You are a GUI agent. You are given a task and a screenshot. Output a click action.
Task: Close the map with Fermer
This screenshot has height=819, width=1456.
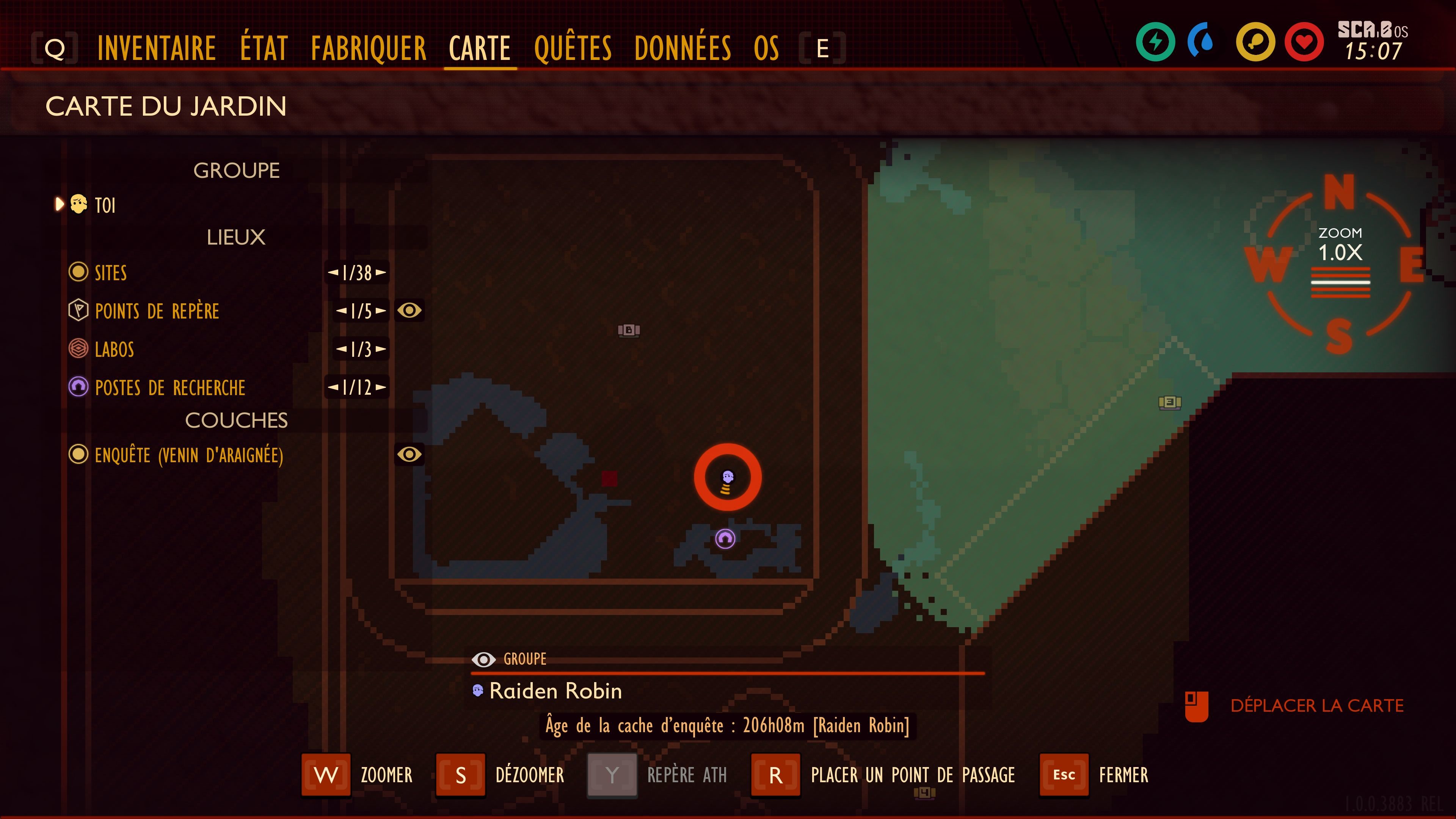coord(1064,775)
